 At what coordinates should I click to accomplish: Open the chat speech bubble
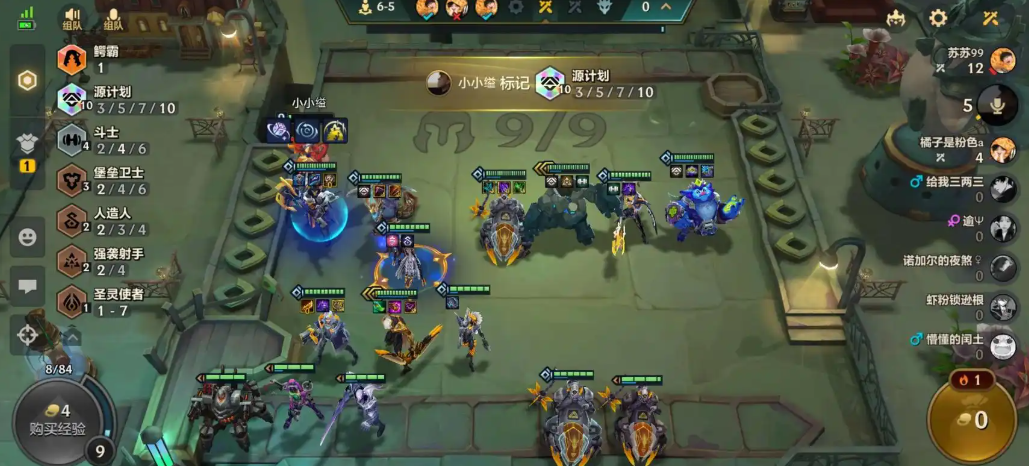(x=28, y=286)
